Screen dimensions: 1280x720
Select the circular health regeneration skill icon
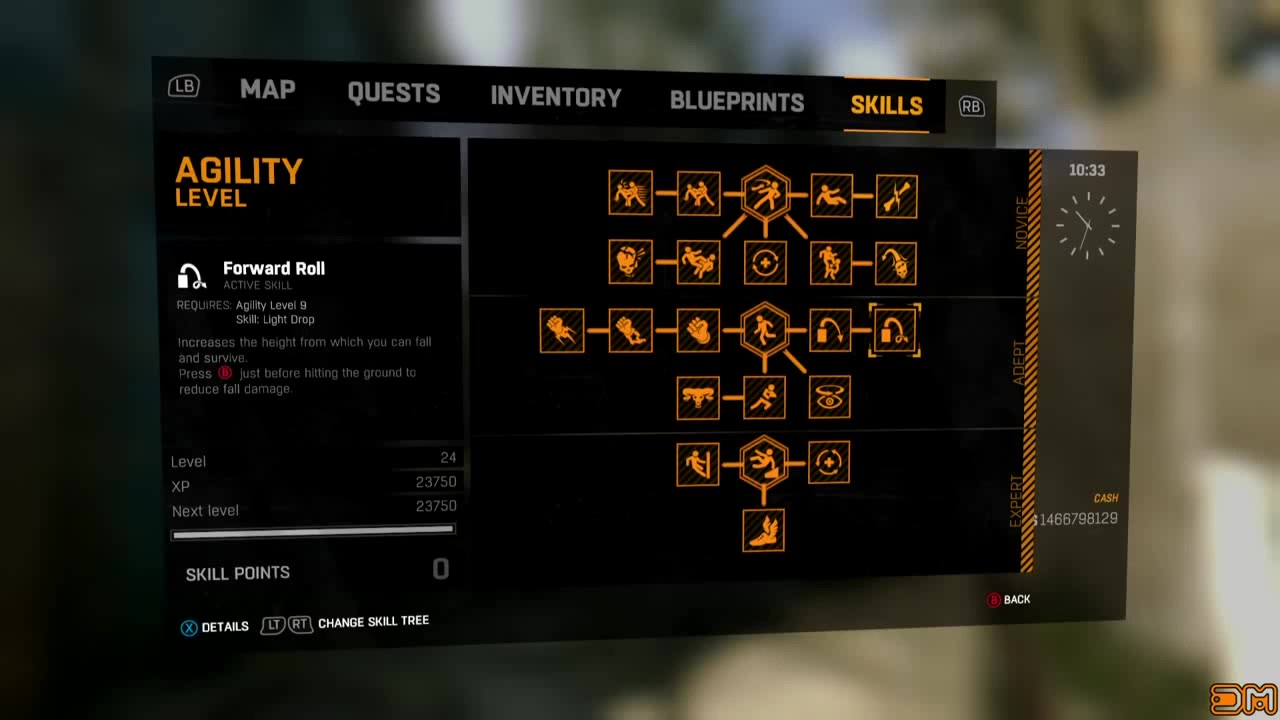pyautogui.click(x=764, y=262)
